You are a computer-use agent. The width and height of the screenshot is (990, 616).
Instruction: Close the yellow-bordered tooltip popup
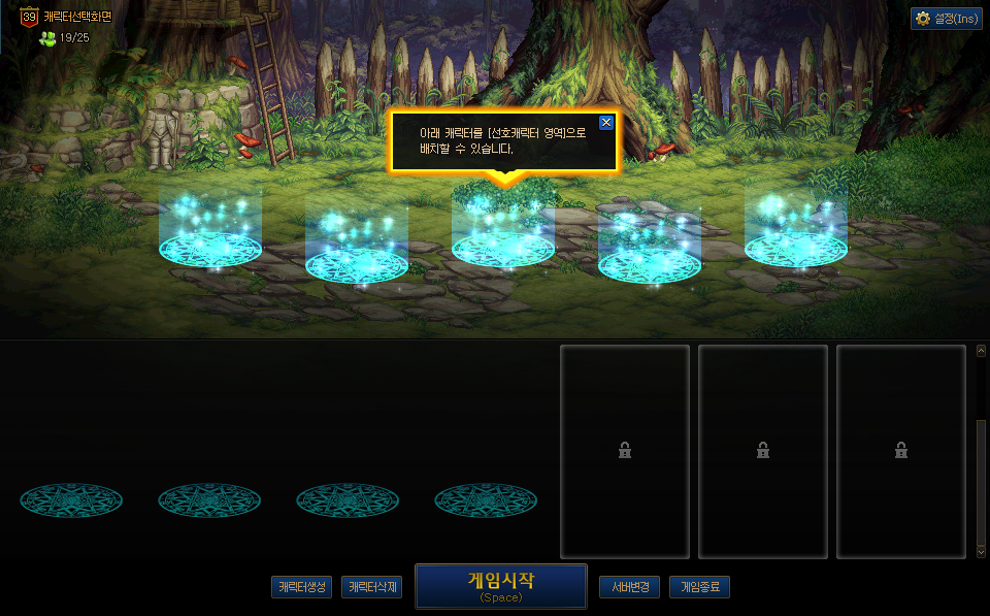(x=606, y=123)
